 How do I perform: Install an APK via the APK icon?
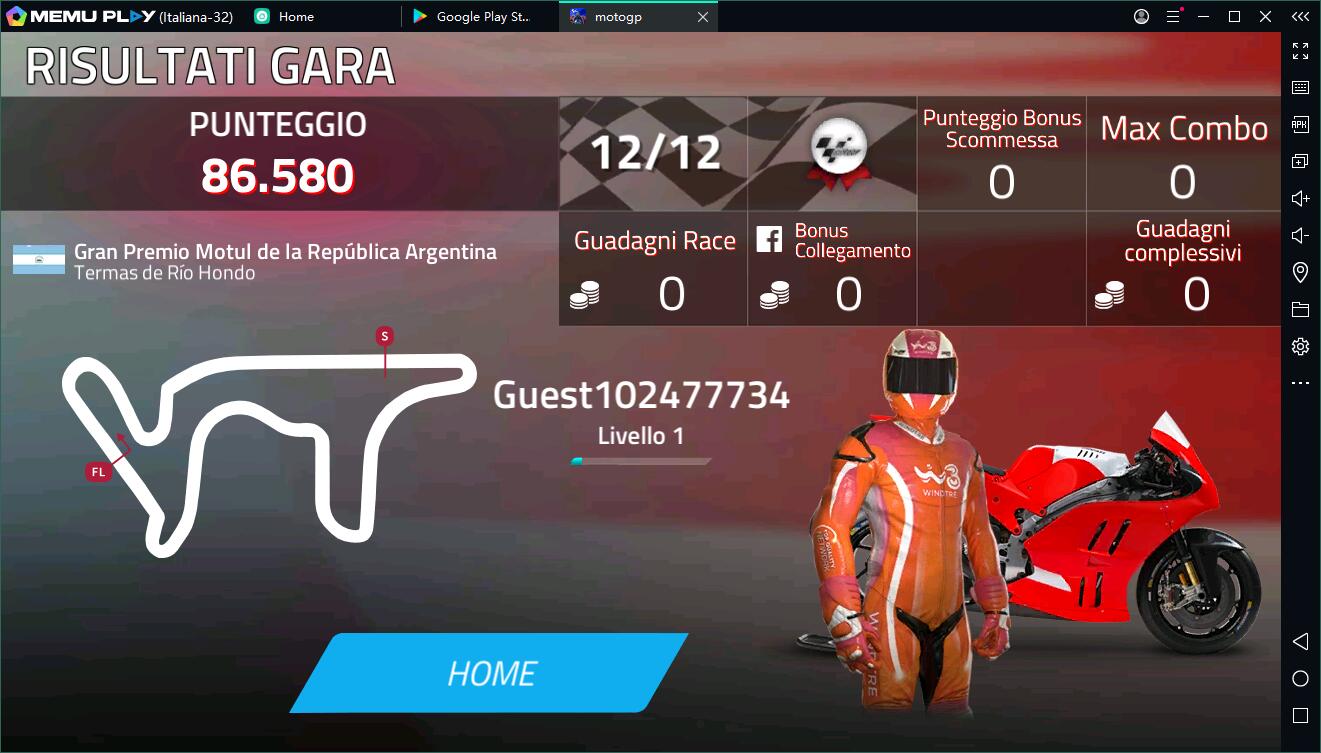pyautogui.click(x=1300, y=123)
